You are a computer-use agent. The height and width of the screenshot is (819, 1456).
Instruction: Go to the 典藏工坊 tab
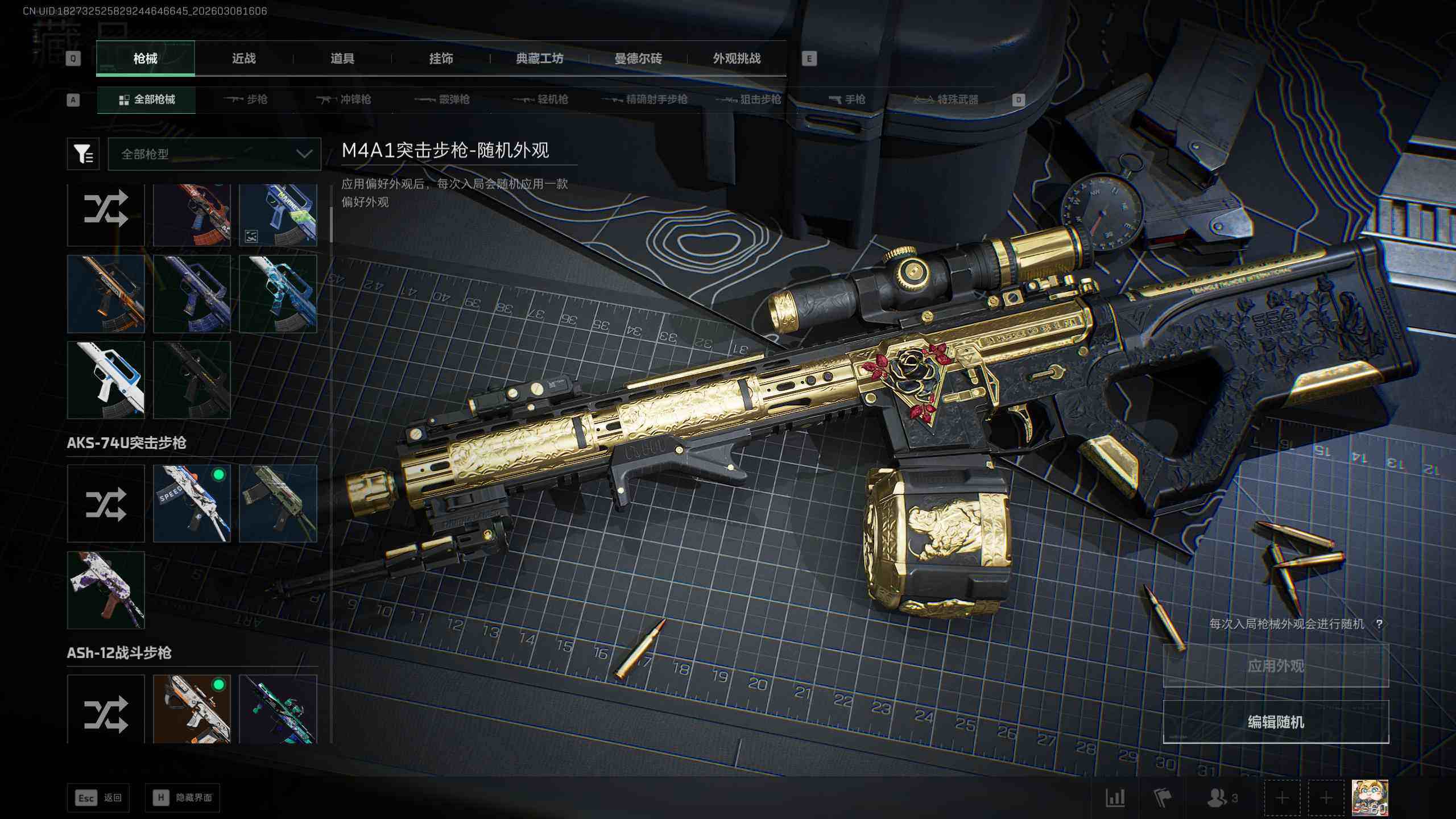pos(539,59)
